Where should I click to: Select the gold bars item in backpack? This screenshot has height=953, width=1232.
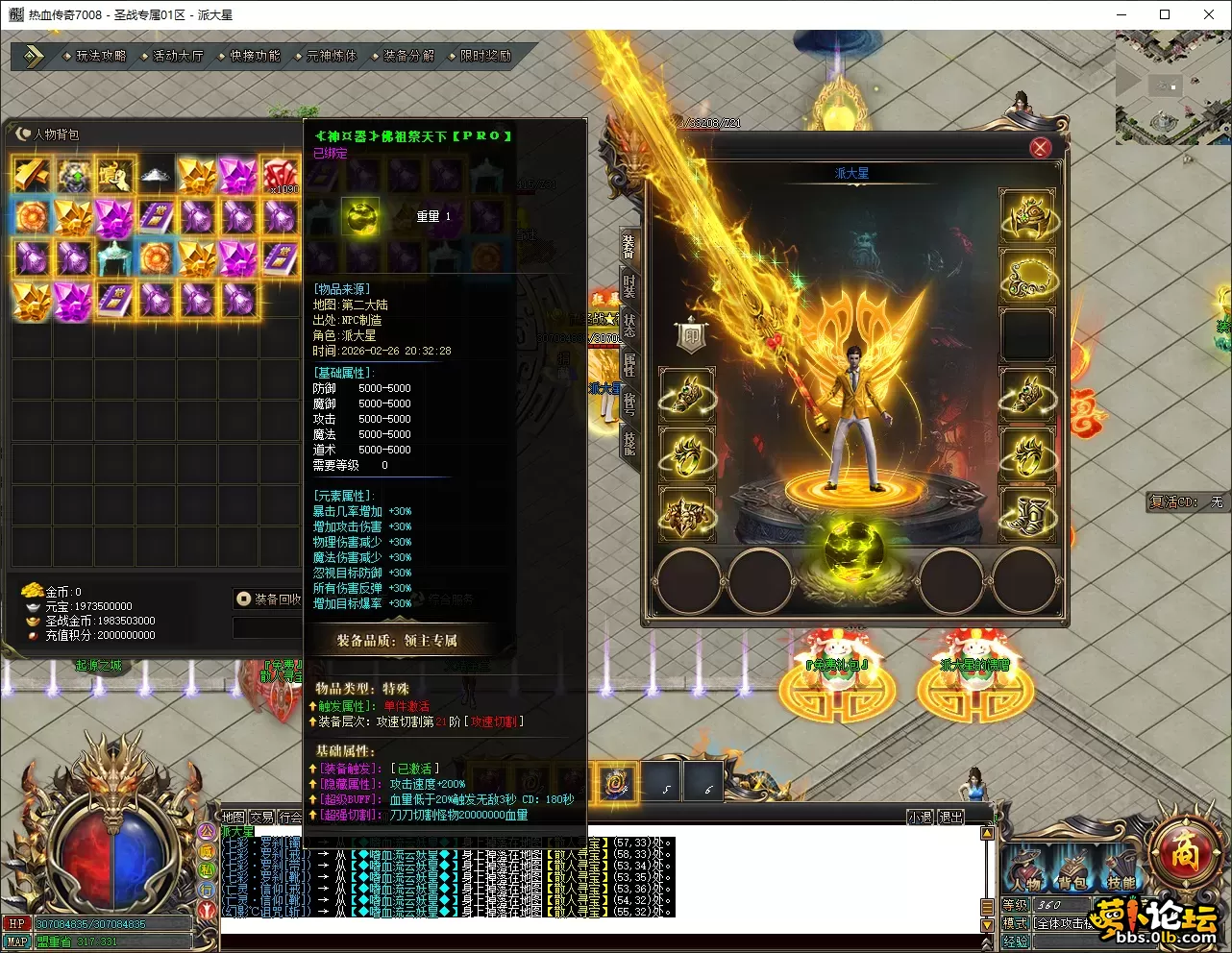[x=32, y=175]
